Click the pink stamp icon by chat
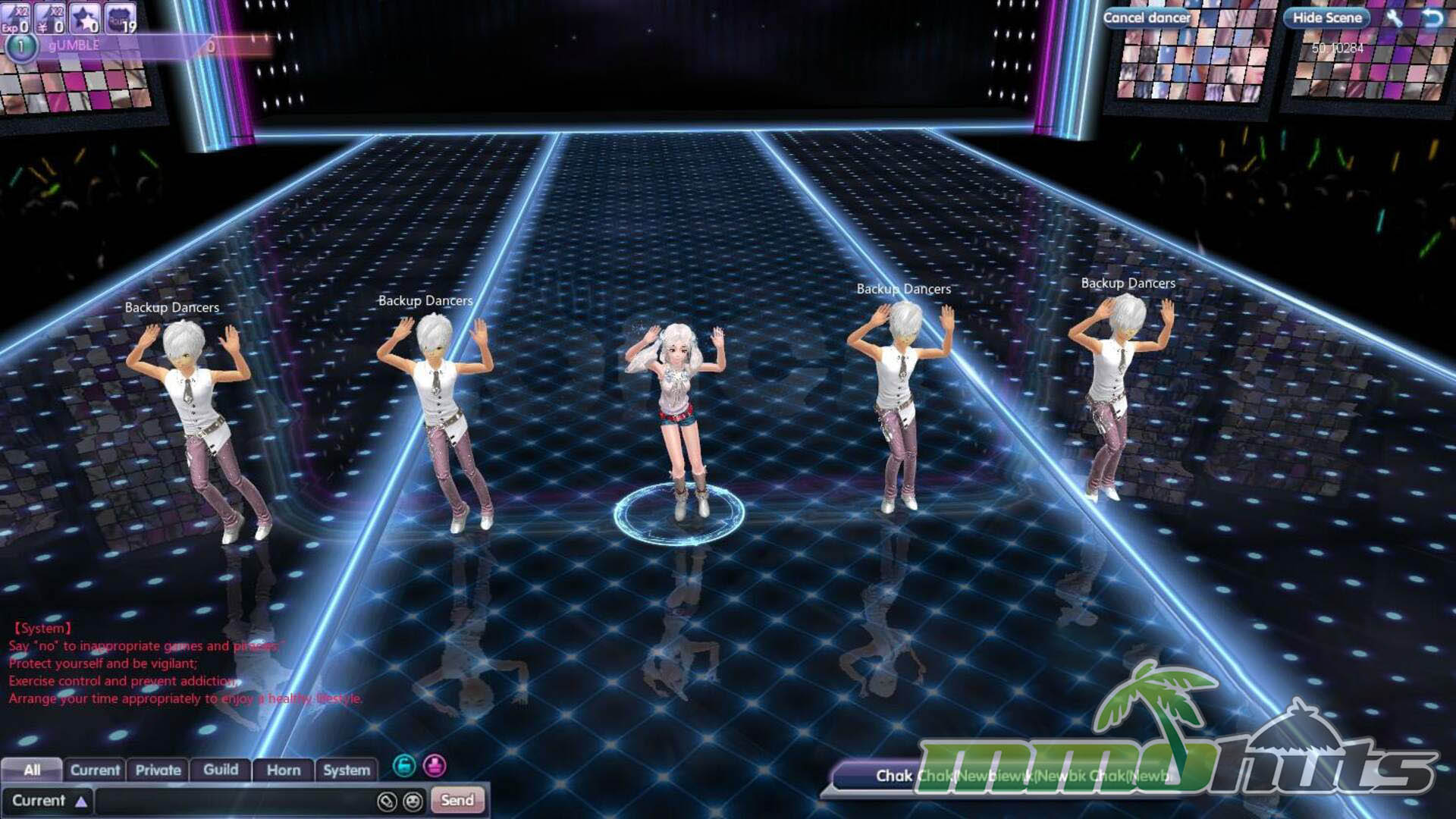This screenshot has height=819, width=1456. 435,766
